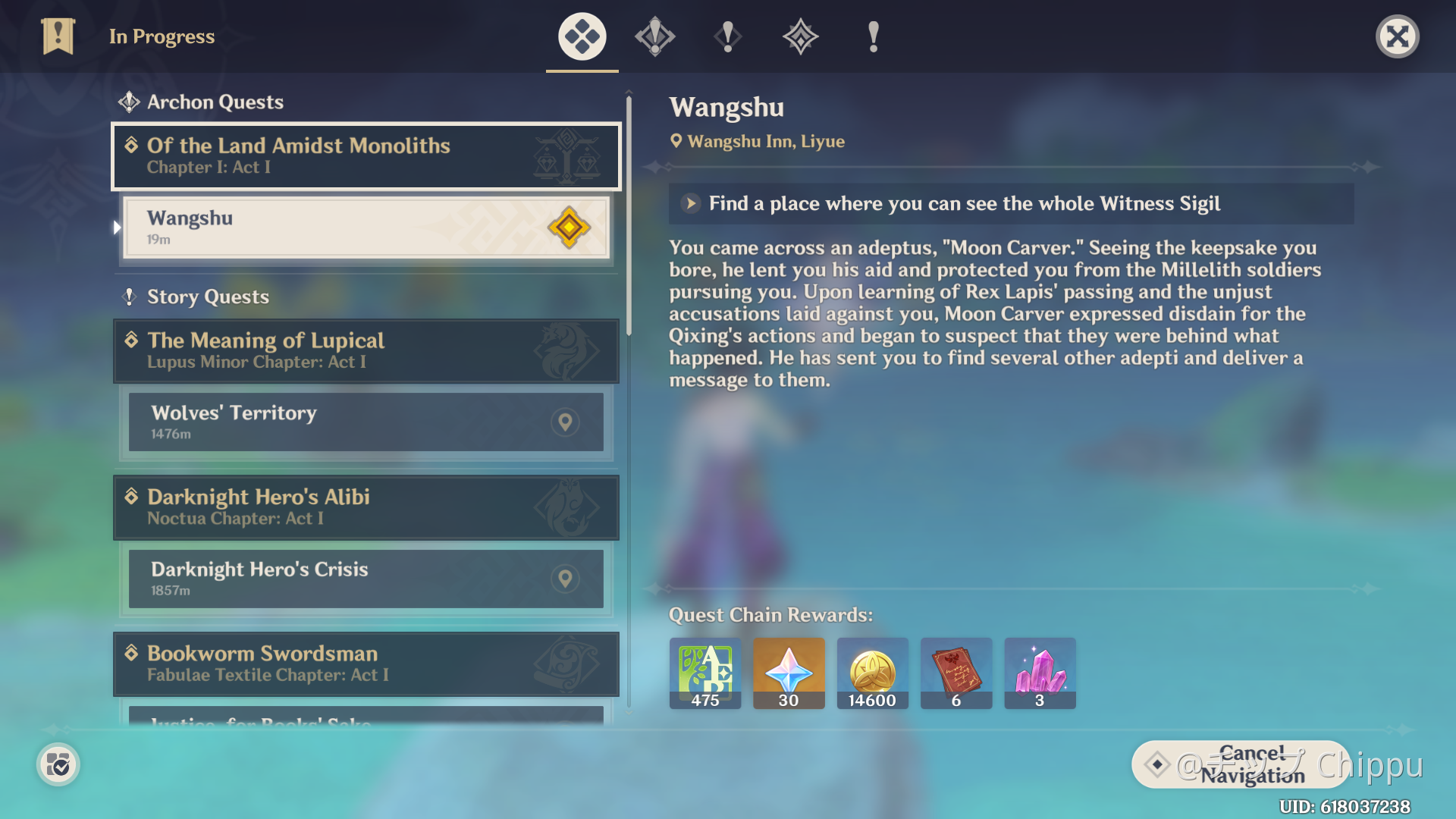Select the Bookworm Swordsman chapter

(x=366, y=664)
